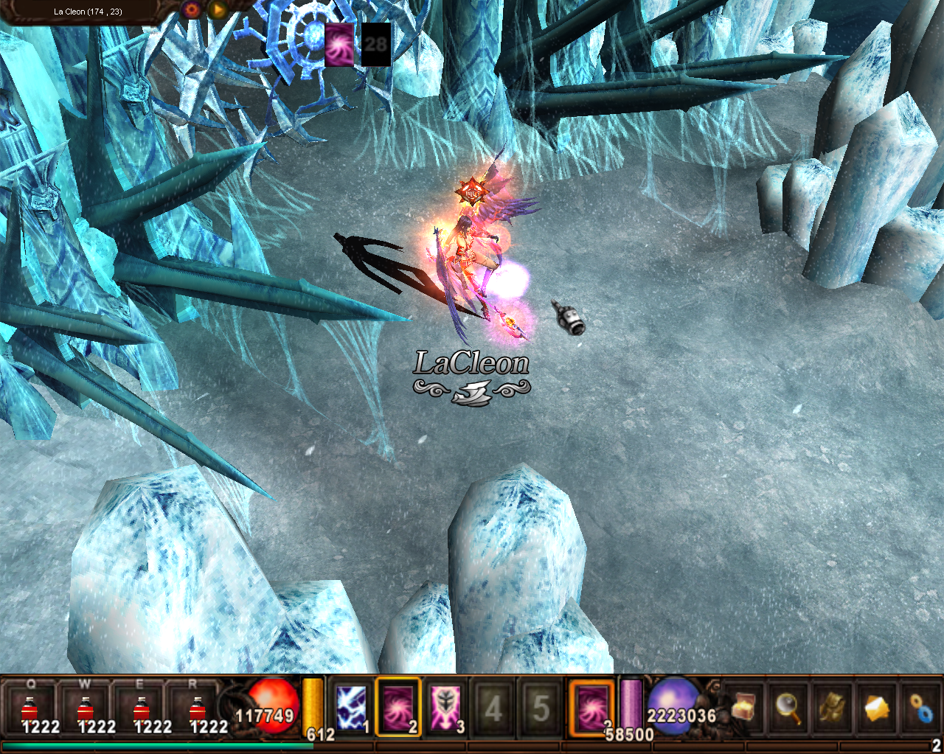The height and width of the screenshot is (755, 946).
Task: Activate the lightning skill in slot 1
Action: (351, 707)
